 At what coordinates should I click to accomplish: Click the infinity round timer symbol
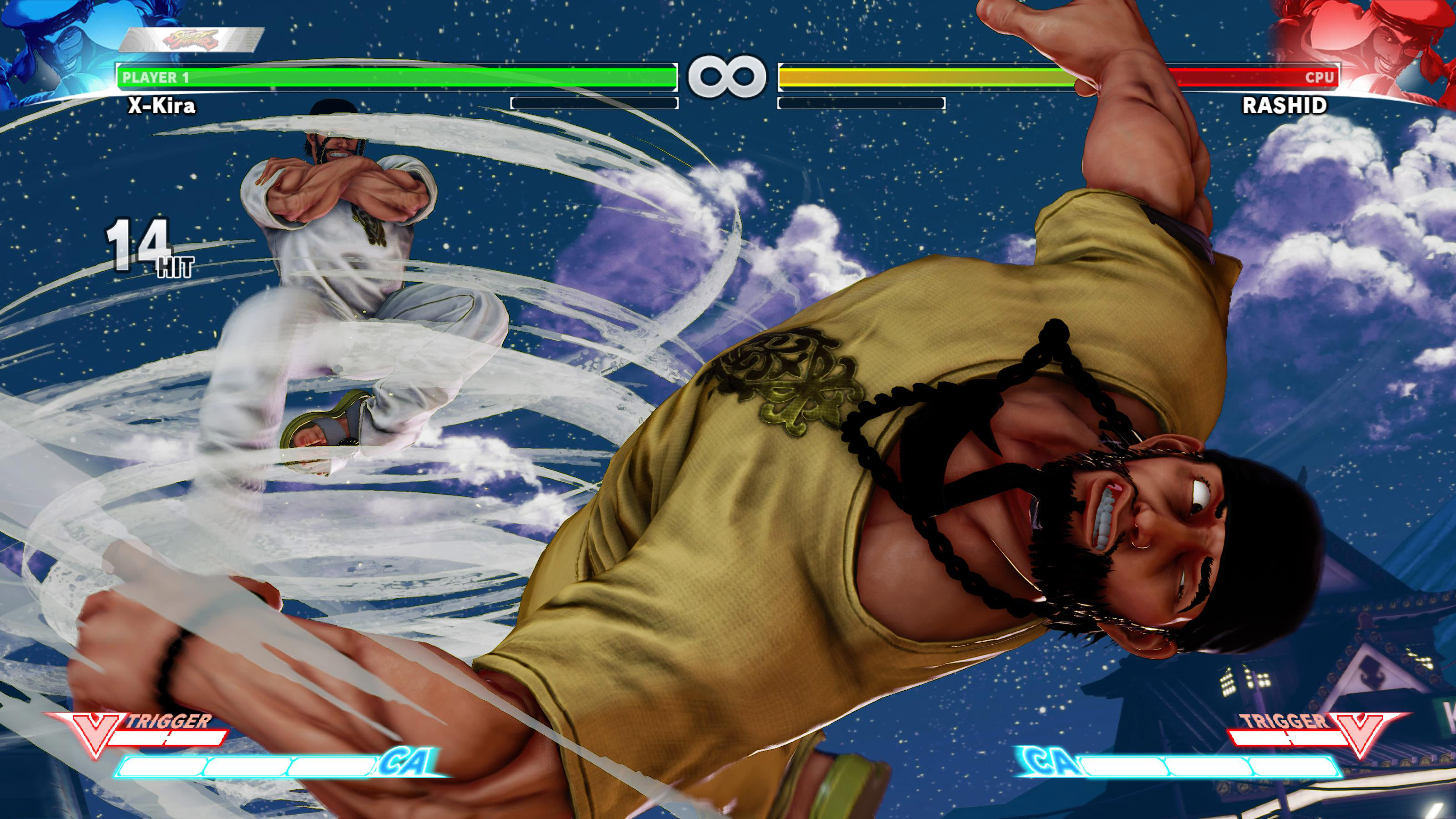[x=728, y=76]
